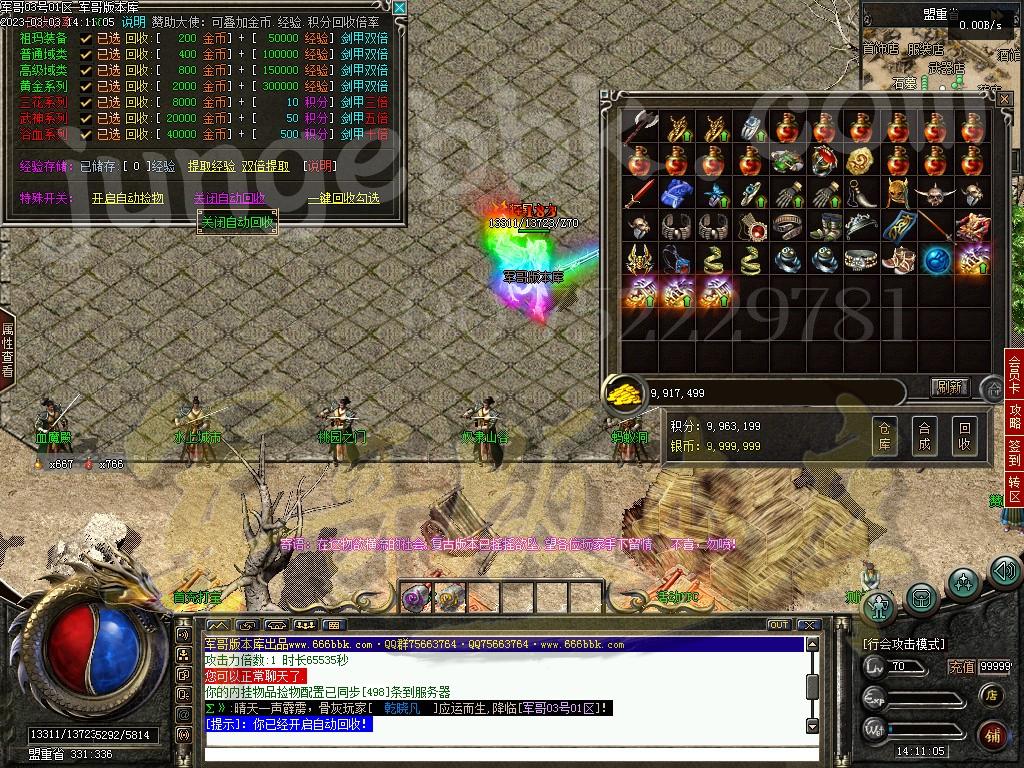This screenshot has width=1024, height=768.
Task: Enable 开启自动捡物 auto pickup
Action: 127,198
